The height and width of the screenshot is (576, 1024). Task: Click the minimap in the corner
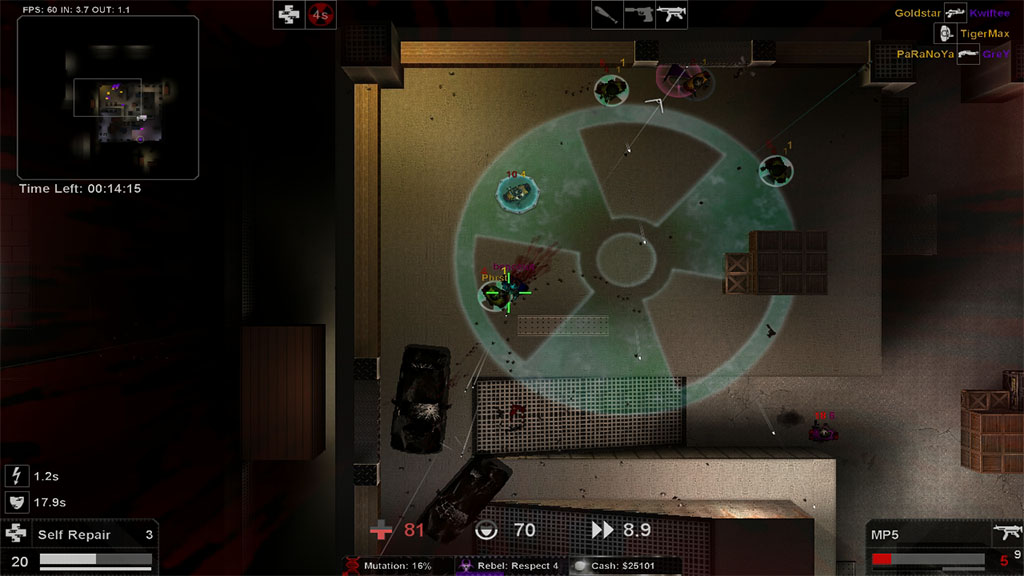point(108,97)
